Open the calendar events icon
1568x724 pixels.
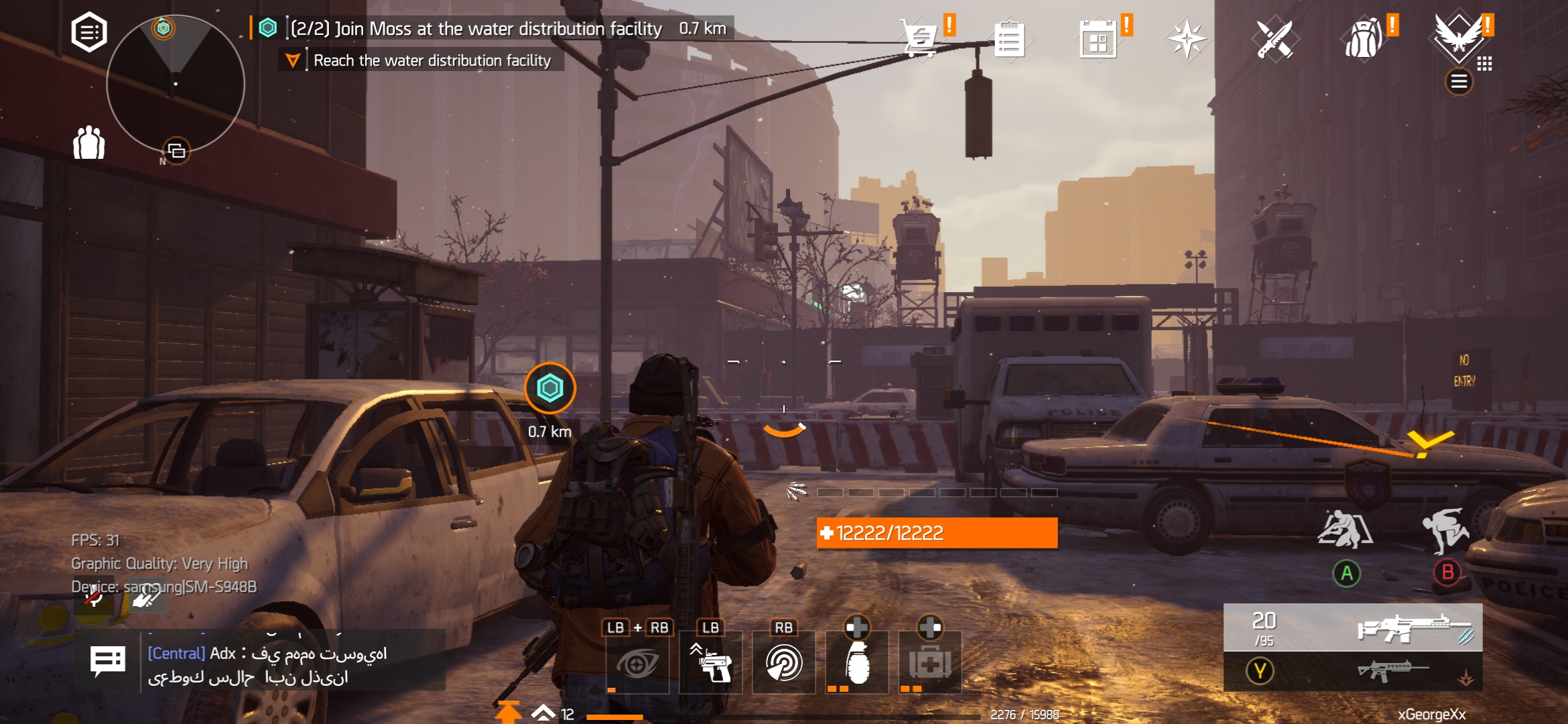coord(1098,39)
